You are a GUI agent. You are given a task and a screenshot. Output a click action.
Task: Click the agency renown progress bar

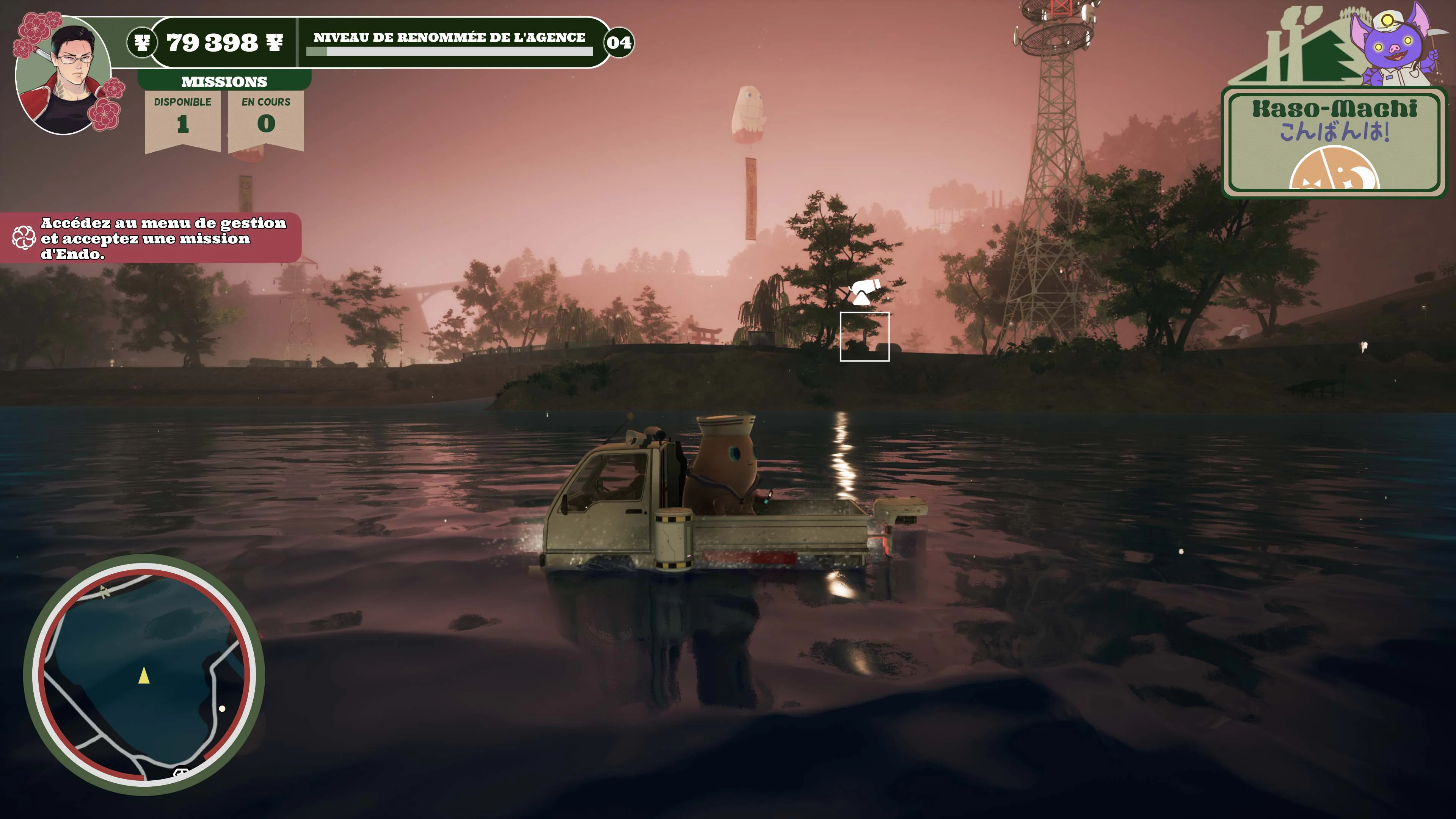pos(449,51)
